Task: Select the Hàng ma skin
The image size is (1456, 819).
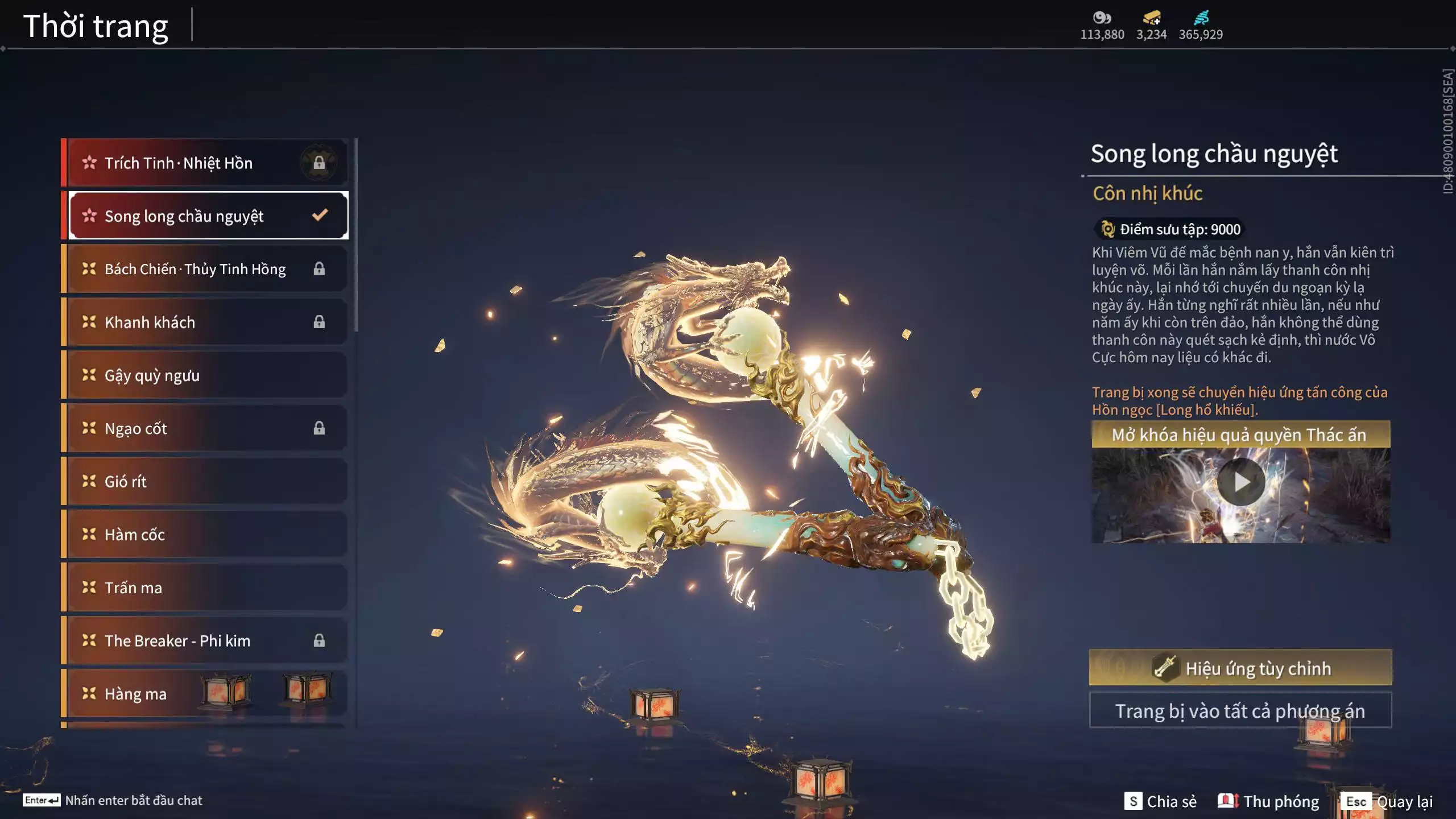Action: tap(205, 694)
